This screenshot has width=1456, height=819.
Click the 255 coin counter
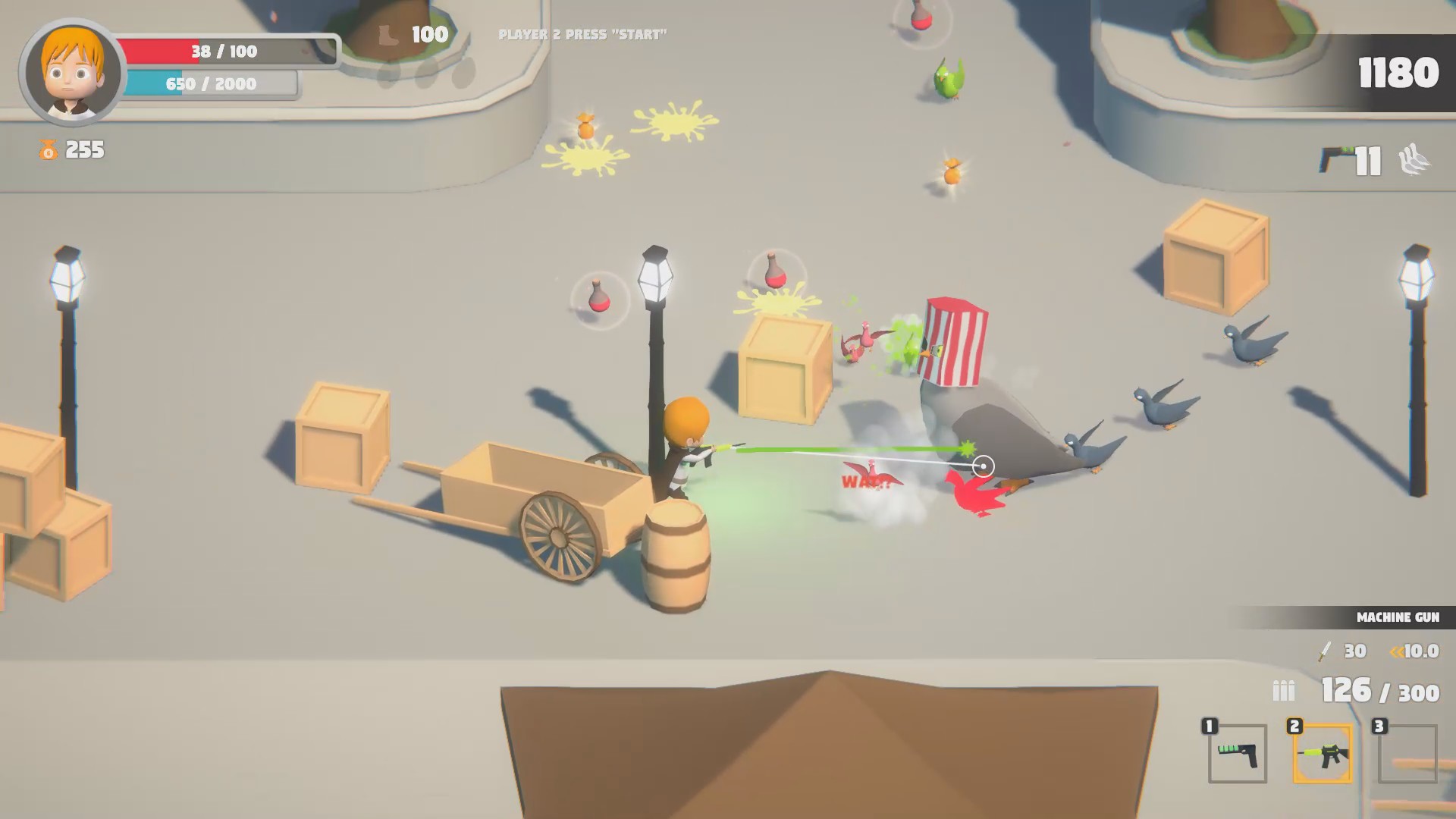[83, 150]
